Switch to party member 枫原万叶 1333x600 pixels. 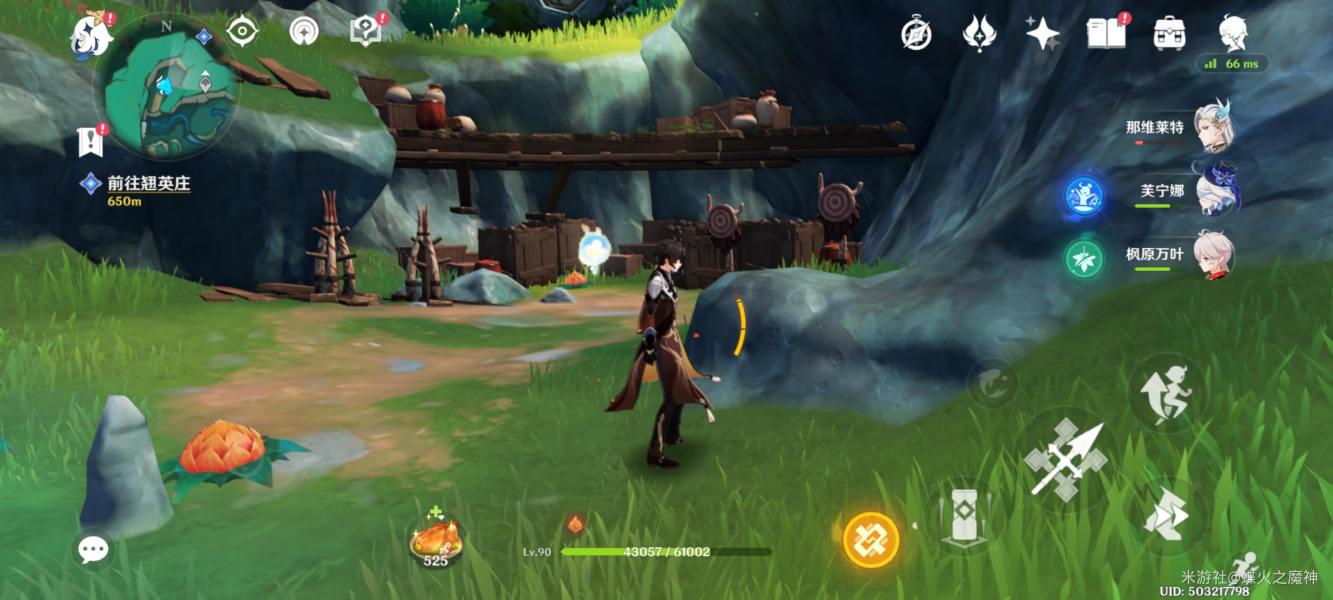(1214, 255)
